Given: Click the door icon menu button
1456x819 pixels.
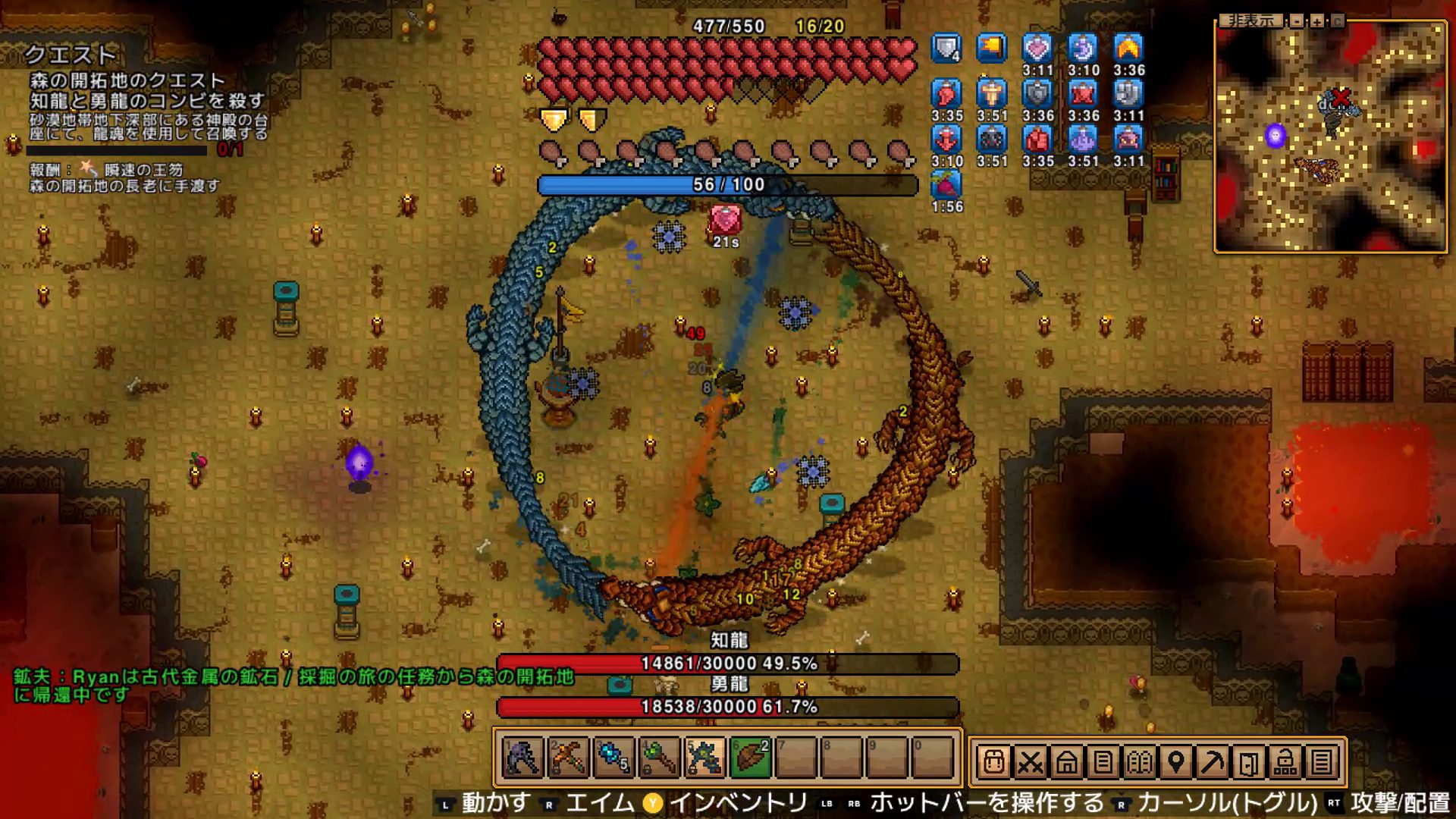Looking at the screenshot, I should 1248,761.
